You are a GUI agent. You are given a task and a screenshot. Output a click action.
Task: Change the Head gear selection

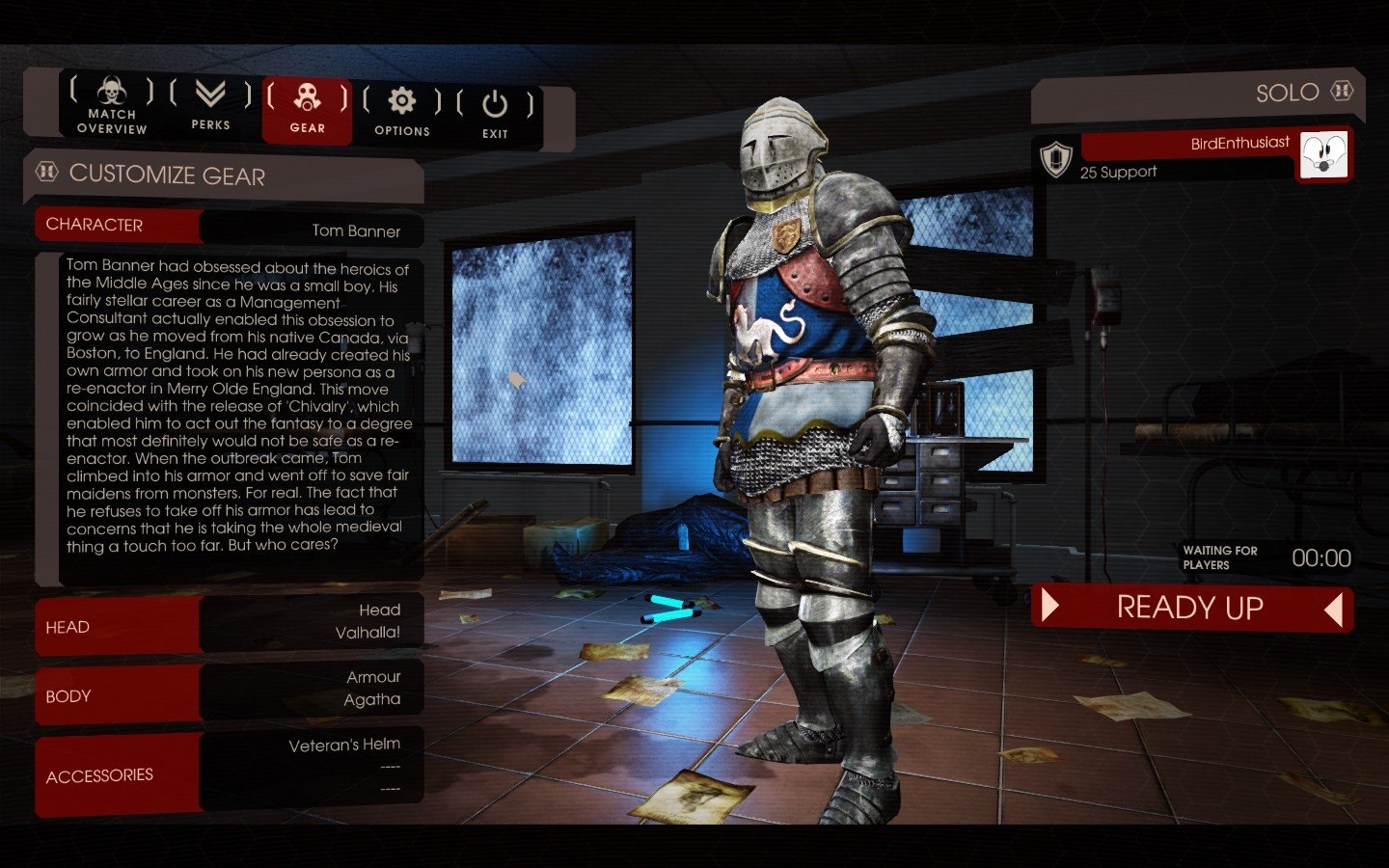coord(311,622)
